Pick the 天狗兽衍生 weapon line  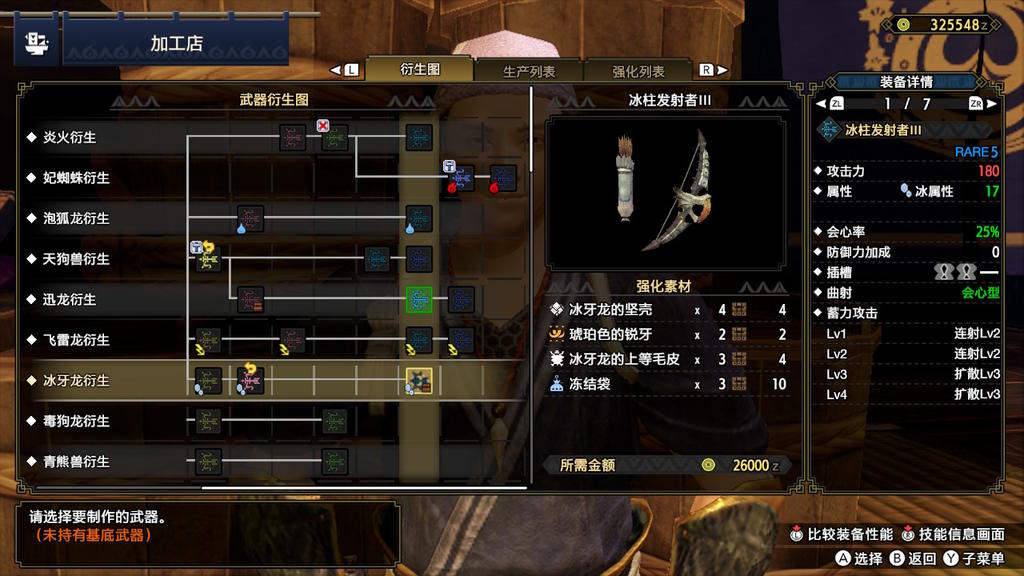pos(76,259)
